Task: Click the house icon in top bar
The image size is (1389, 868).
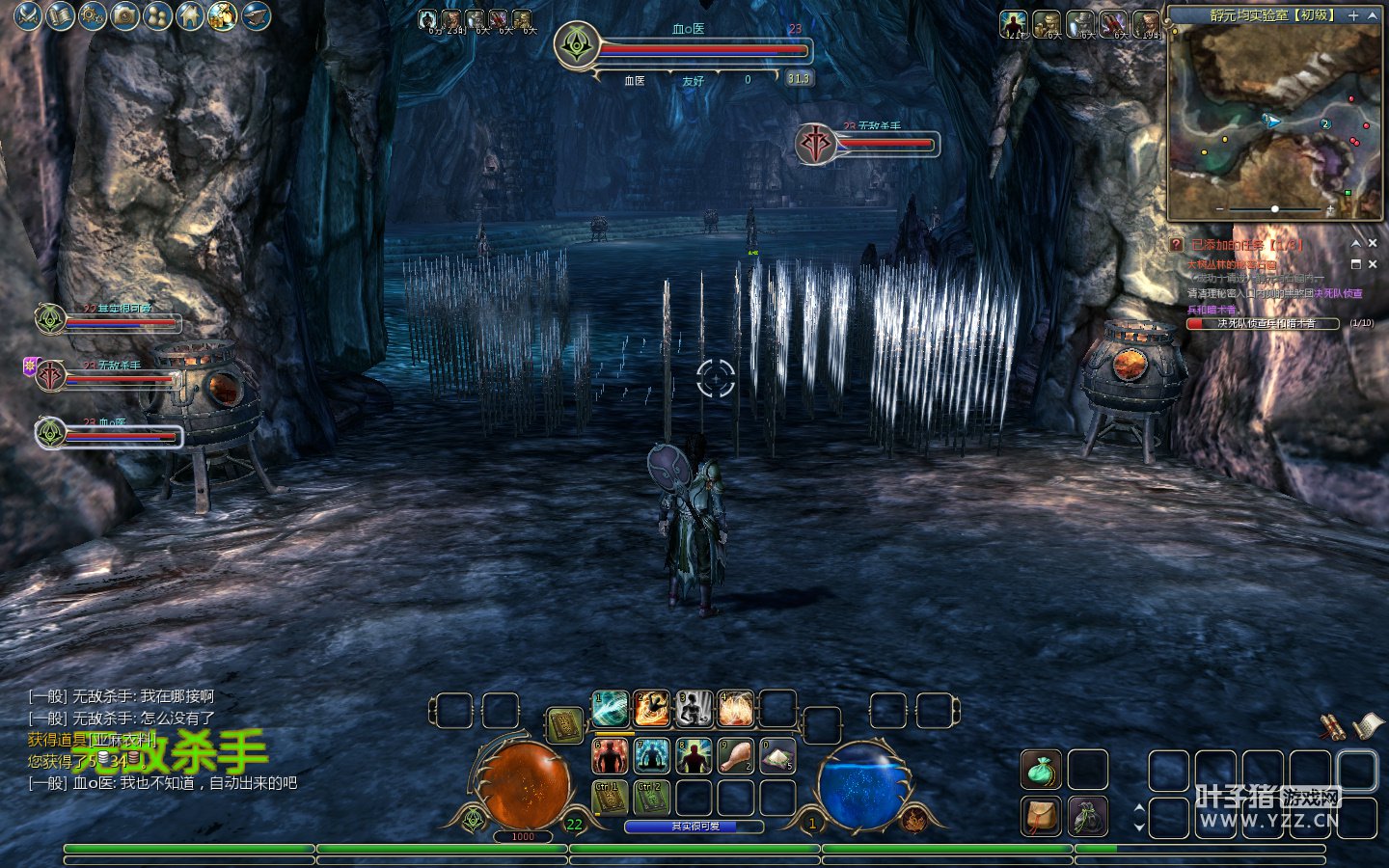Action: [x=190, y=15]
